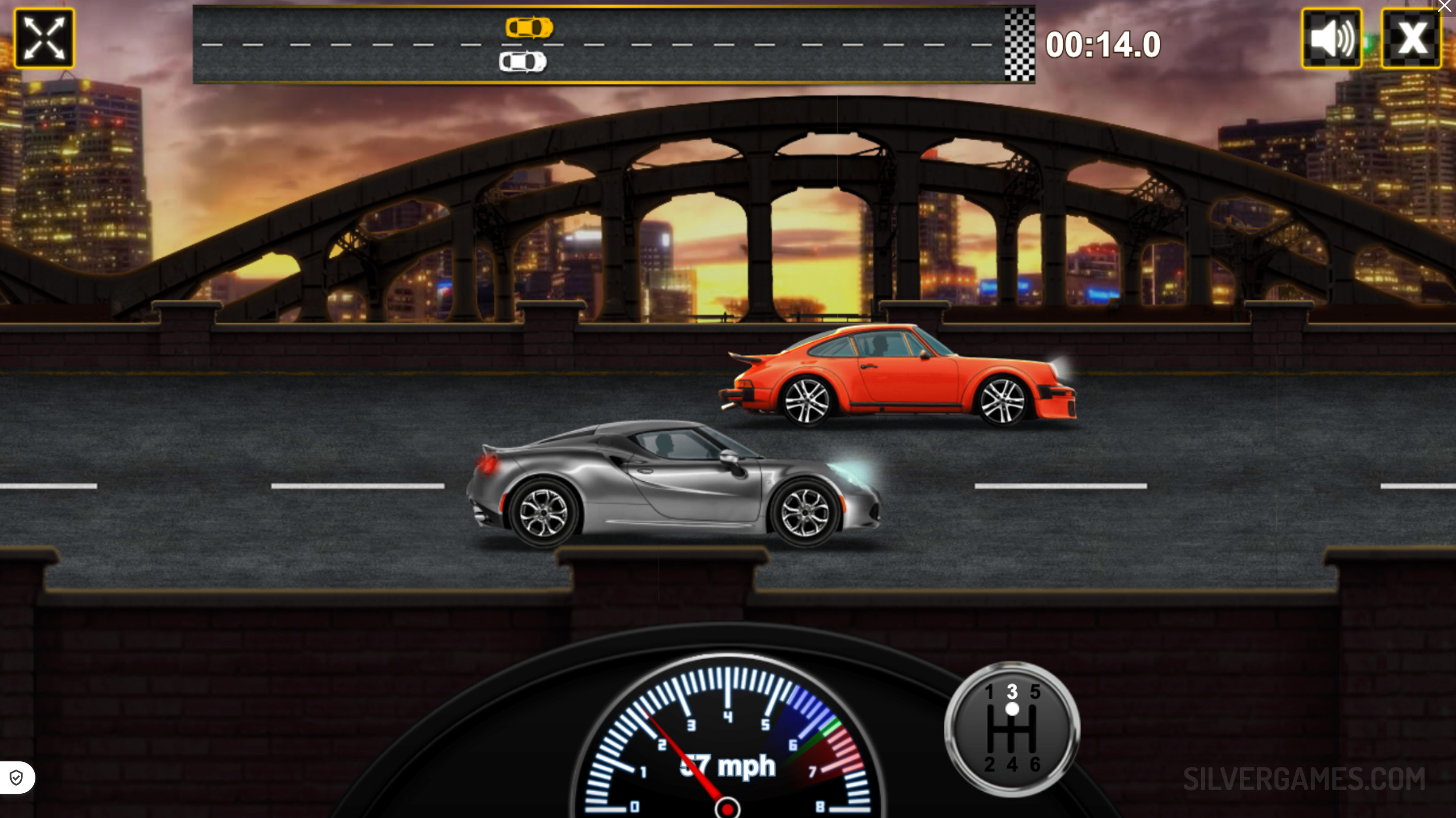Close the race with the X button

(1411, 38)
